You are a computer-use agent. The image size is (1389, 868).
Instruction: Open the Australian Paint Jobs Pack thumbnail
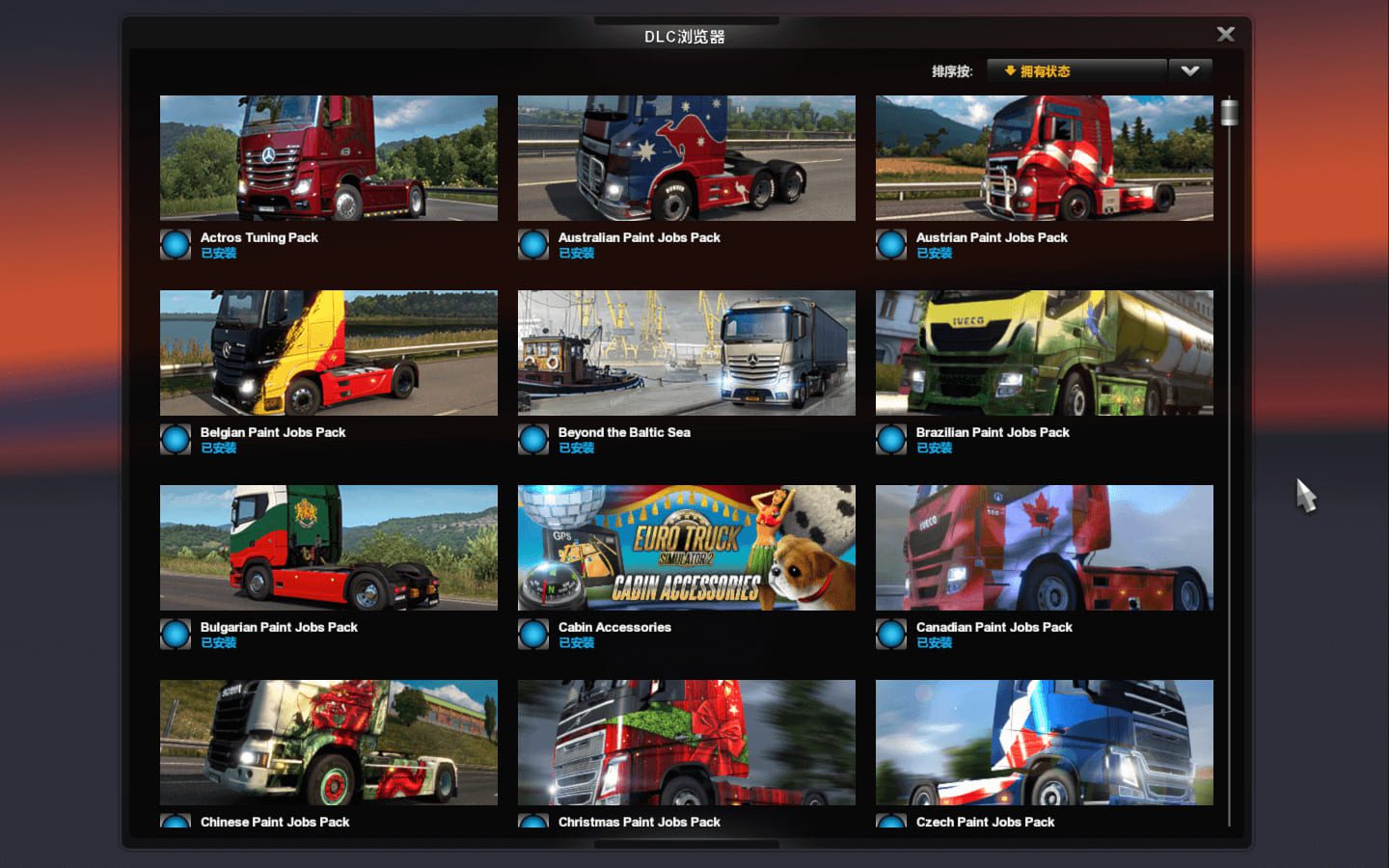point(687,158)
